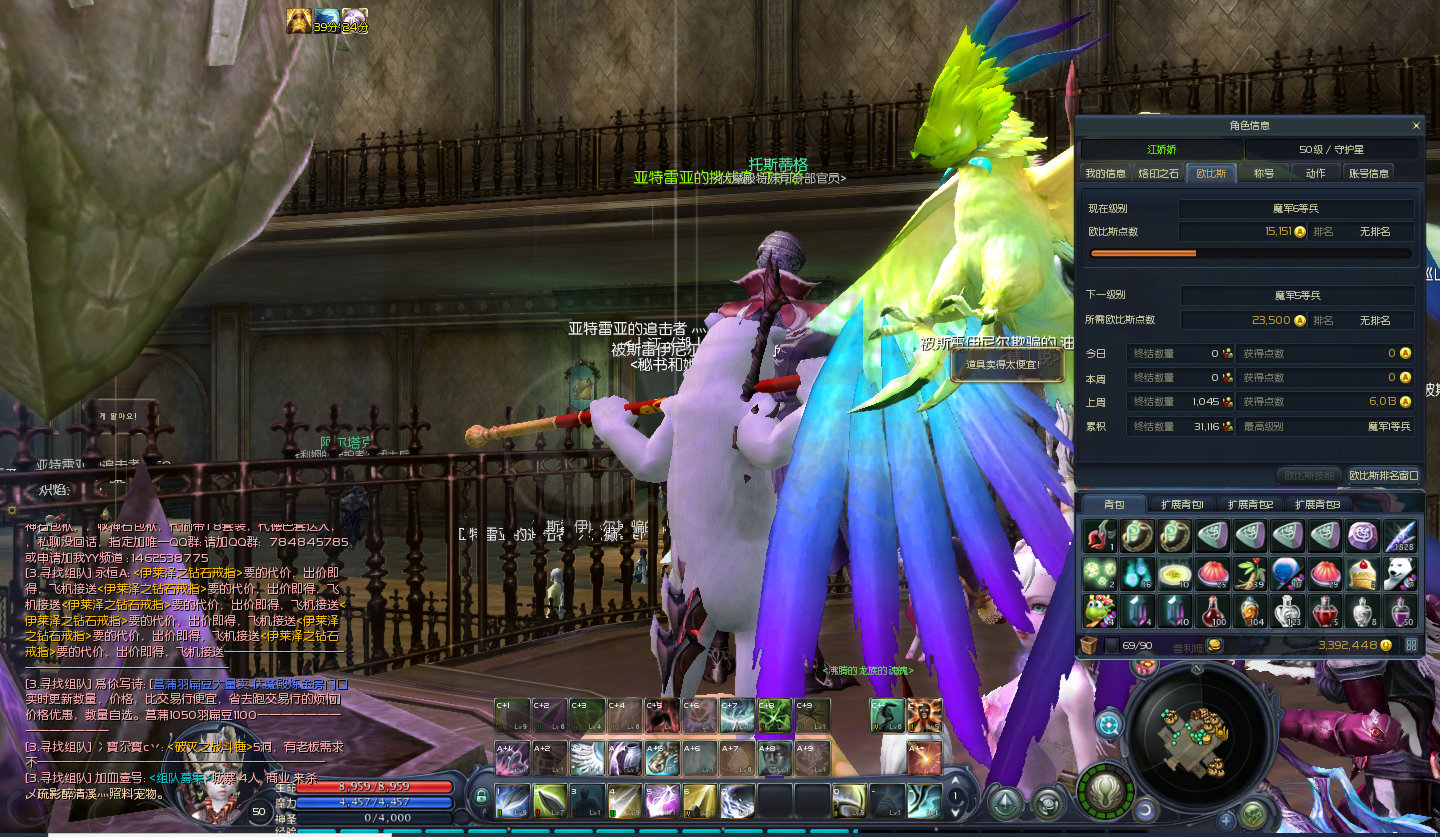Switch to the 动作 actions tab

pos(1315,173)
